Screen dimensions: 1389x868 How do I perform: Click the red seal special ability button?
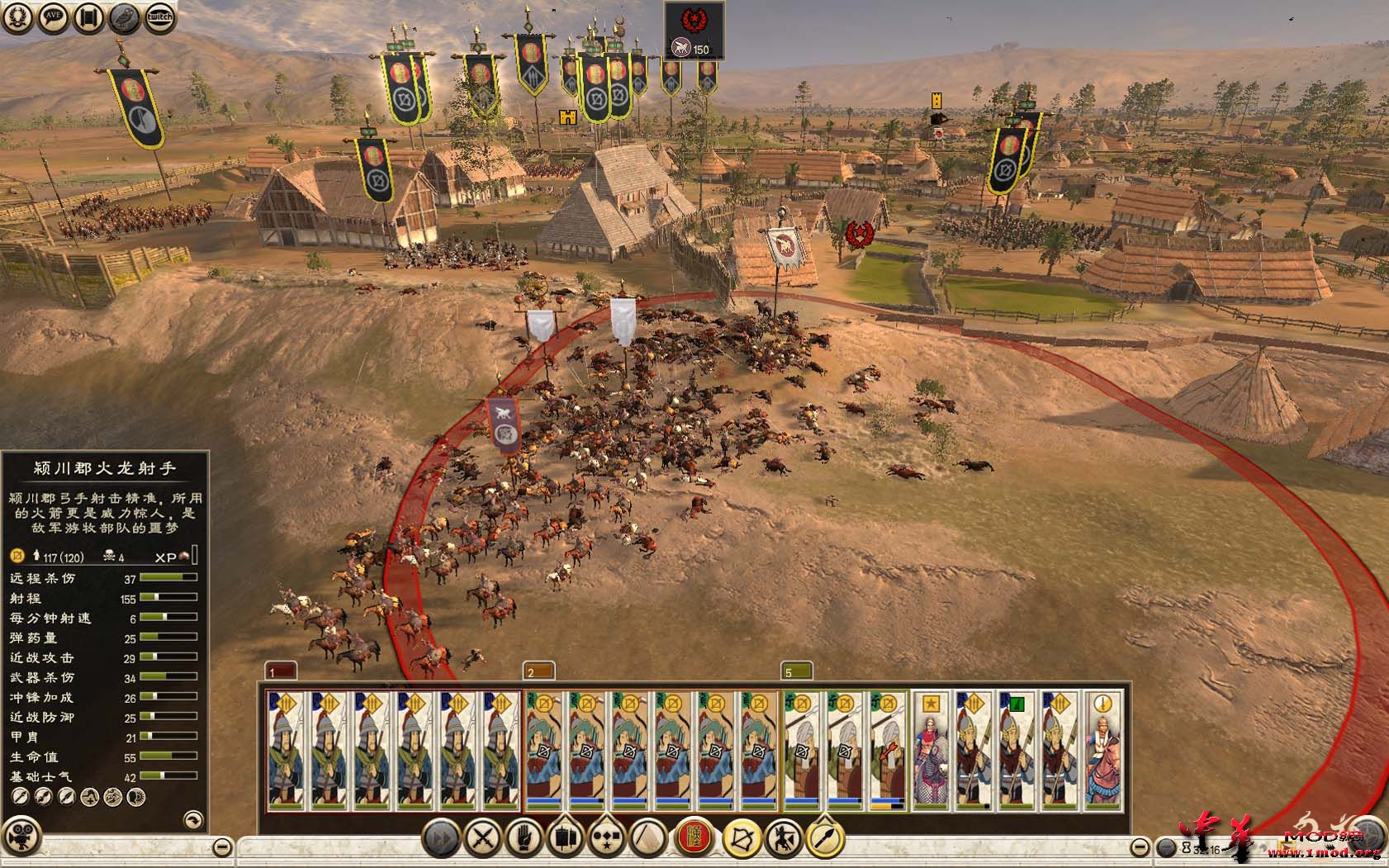coord(695,838)
